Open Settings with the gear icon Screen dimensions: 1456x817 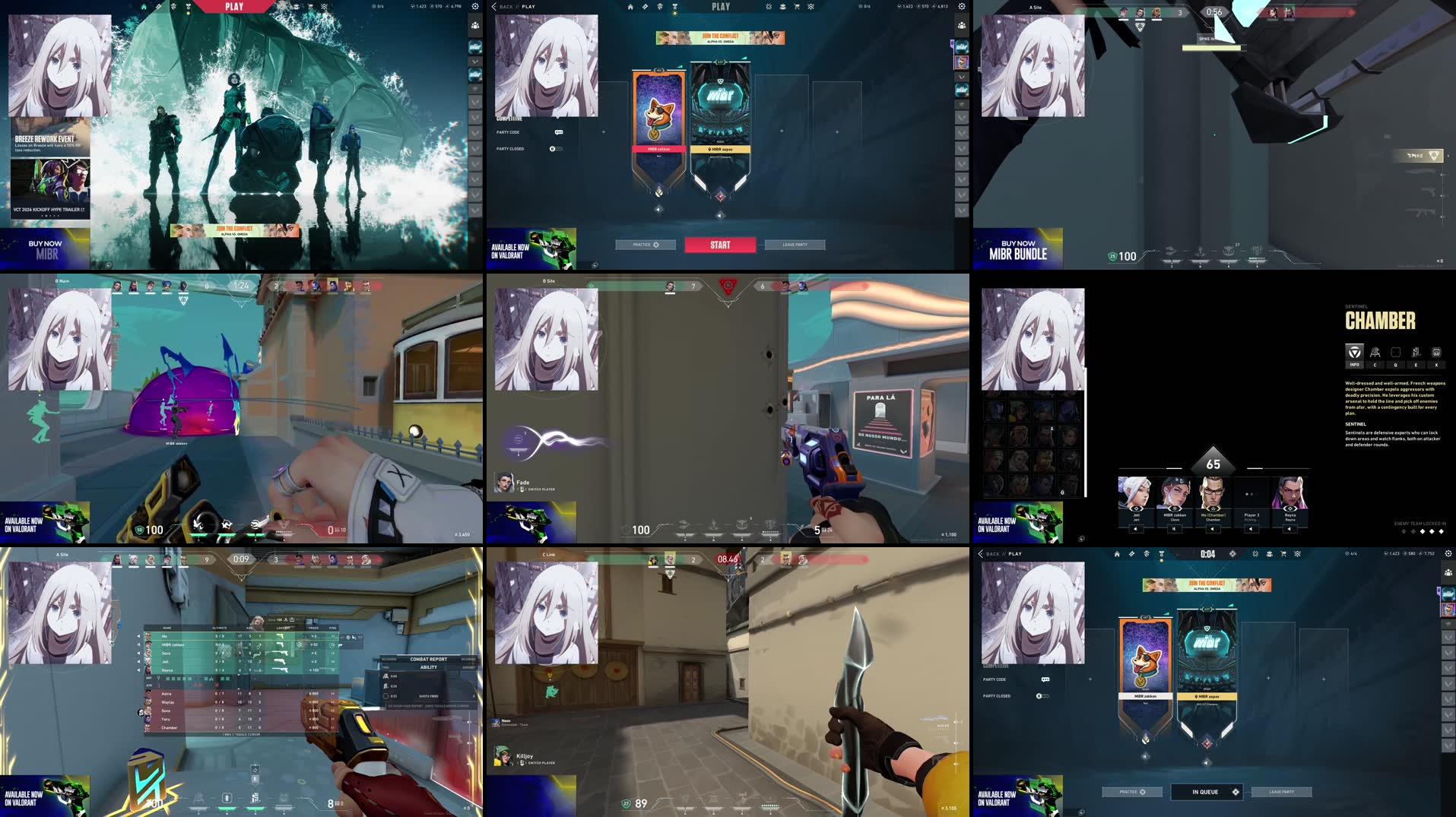[962, 7]
